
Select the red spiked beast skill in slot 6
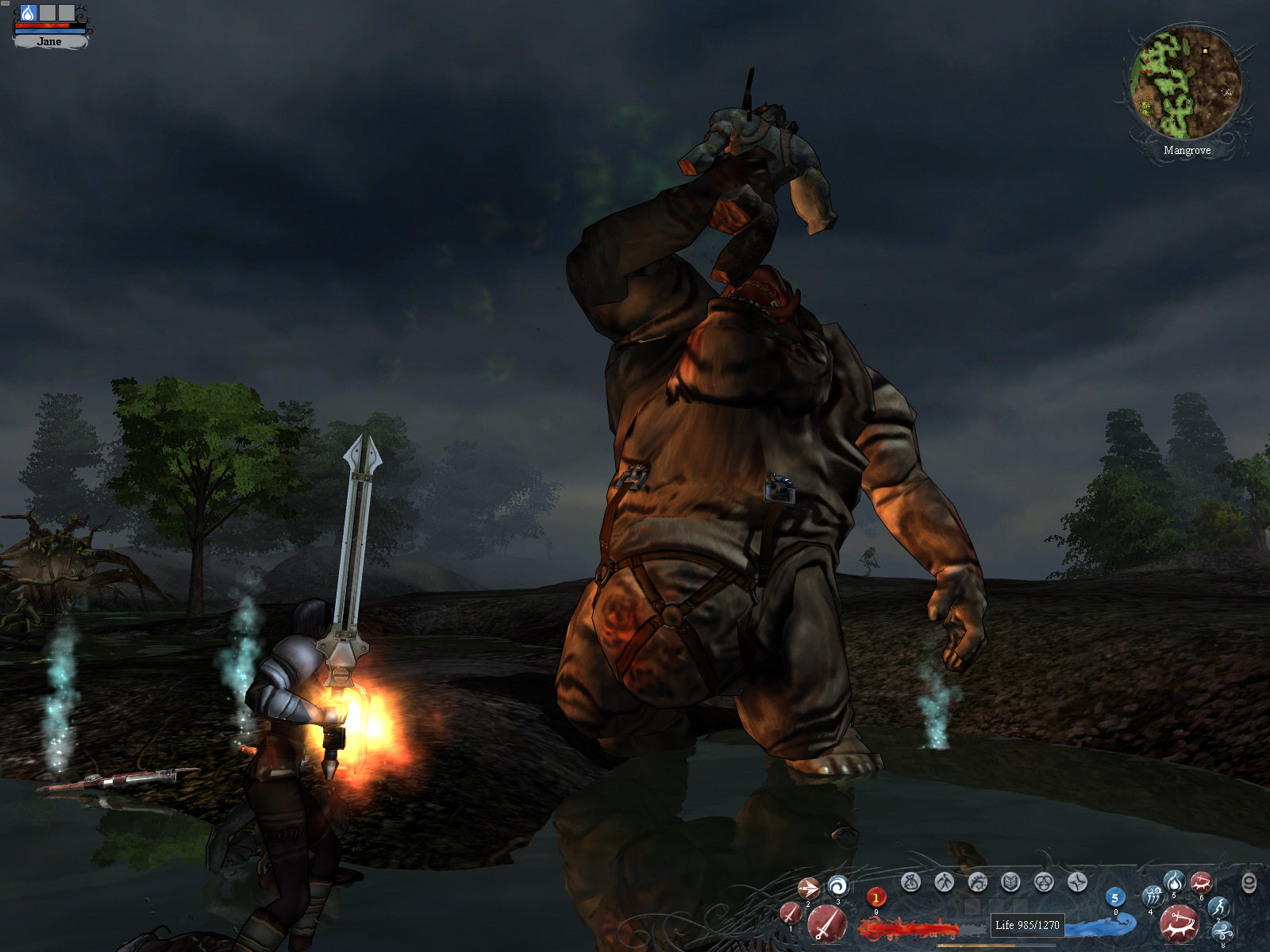(1201, 882)
